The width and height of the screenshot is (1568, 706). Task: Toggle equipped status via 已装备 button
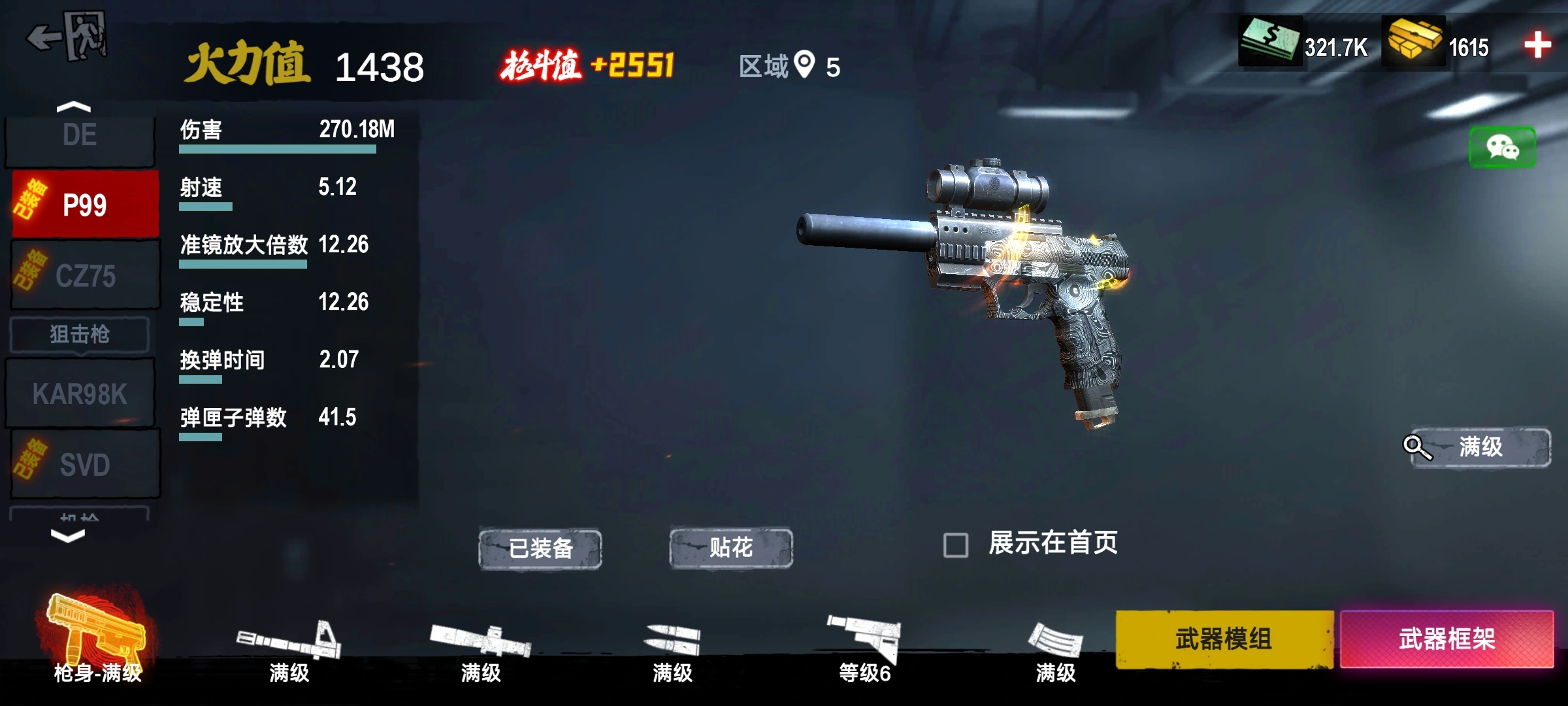point(541,549)
